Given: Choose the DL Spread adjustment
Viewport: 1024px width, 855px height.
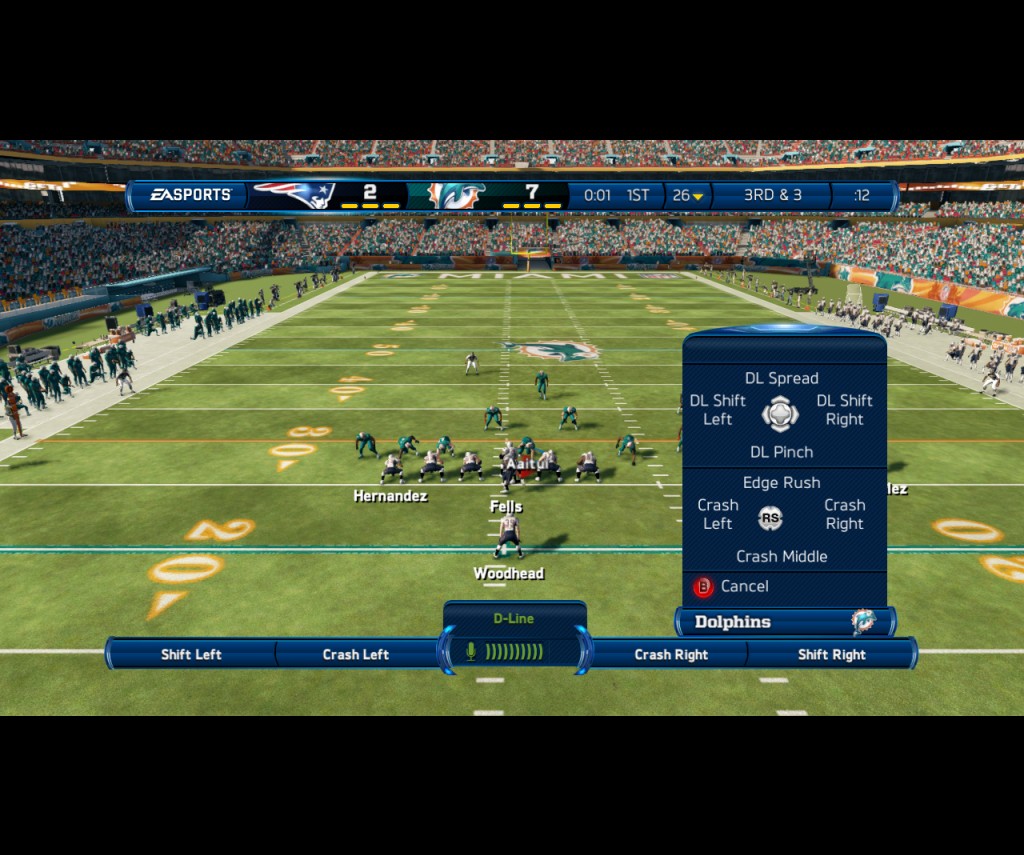Looking at the screenshot, I should pyautogui.click(x=781, y=378).
